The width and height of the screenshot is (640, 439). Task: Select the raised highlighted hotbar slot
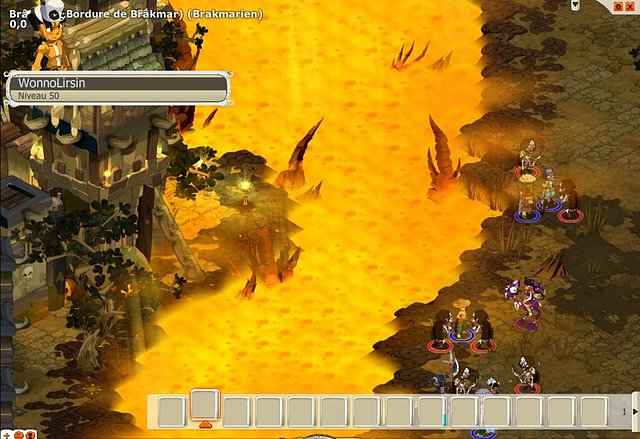point(205,404)
